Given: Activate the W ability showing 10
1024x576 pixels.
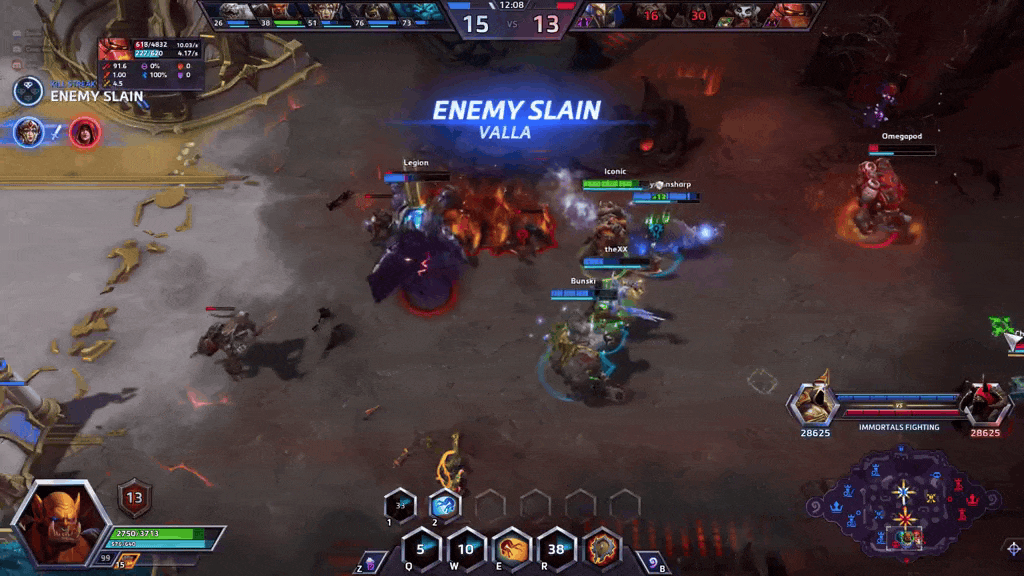Looking at the screenshot, I should coord(466,548).
